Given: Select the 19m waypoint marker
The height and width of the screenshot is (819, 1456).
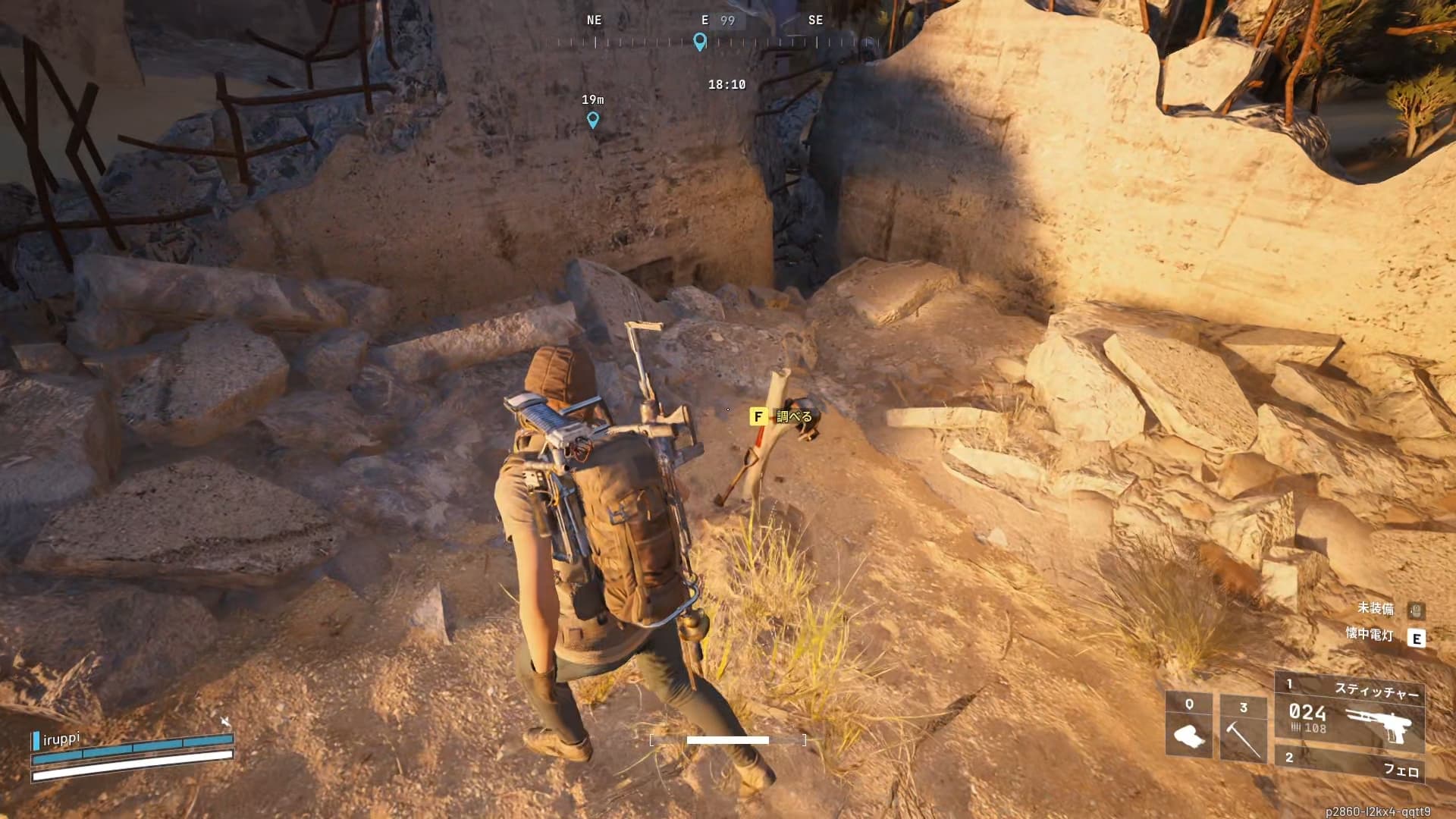Looking at the screenshot, I should pyautogui.click(x=593, y=119).
